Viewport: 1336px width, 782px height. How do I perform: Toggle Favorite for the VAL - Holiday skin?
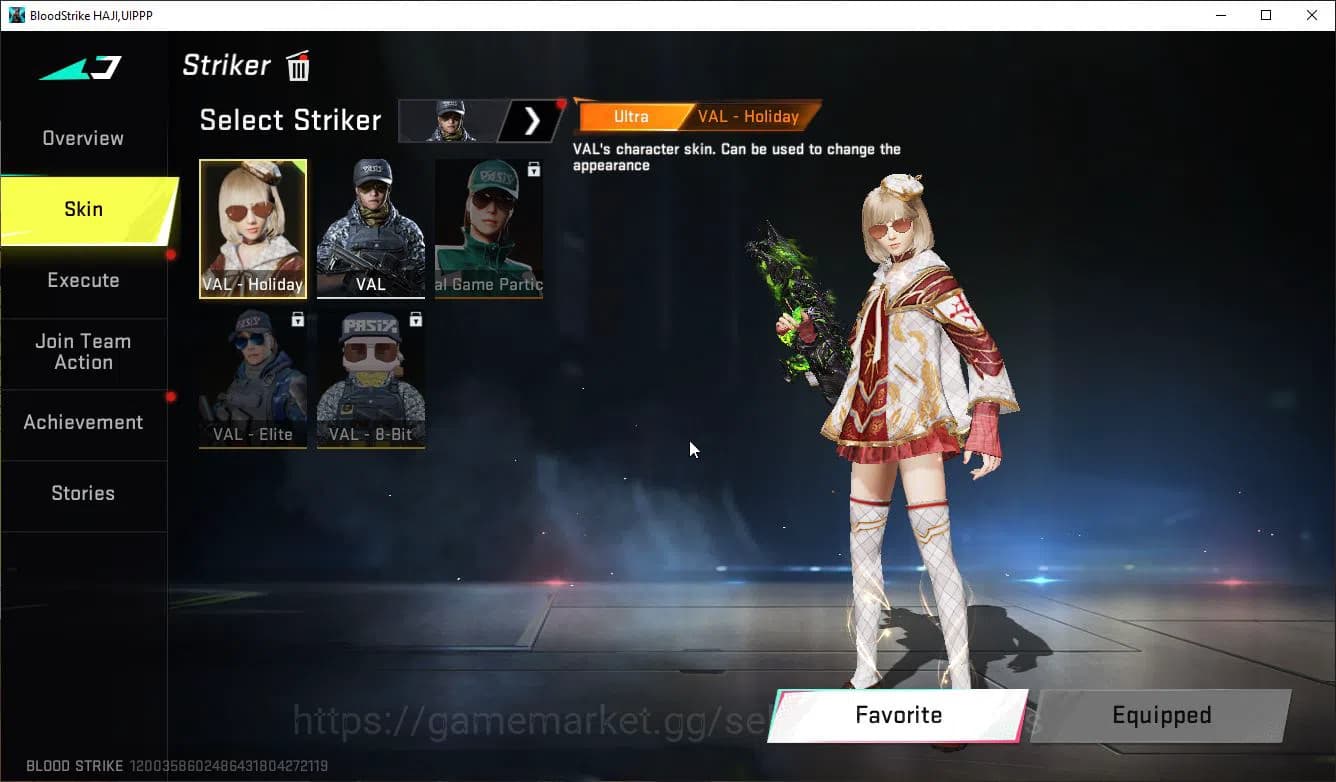(896, 715)
